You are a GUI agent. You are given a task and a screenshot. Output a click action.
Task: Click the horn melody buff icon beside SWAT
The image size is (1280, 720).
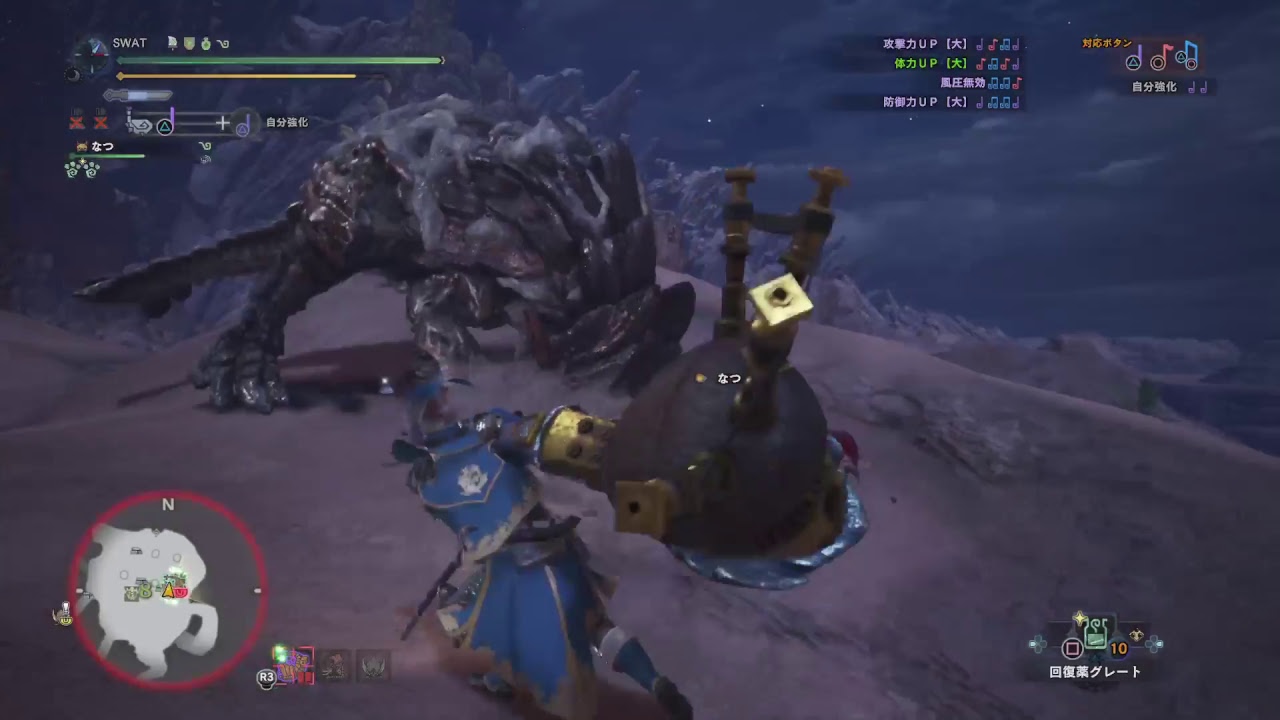click(x=222, y=43)
